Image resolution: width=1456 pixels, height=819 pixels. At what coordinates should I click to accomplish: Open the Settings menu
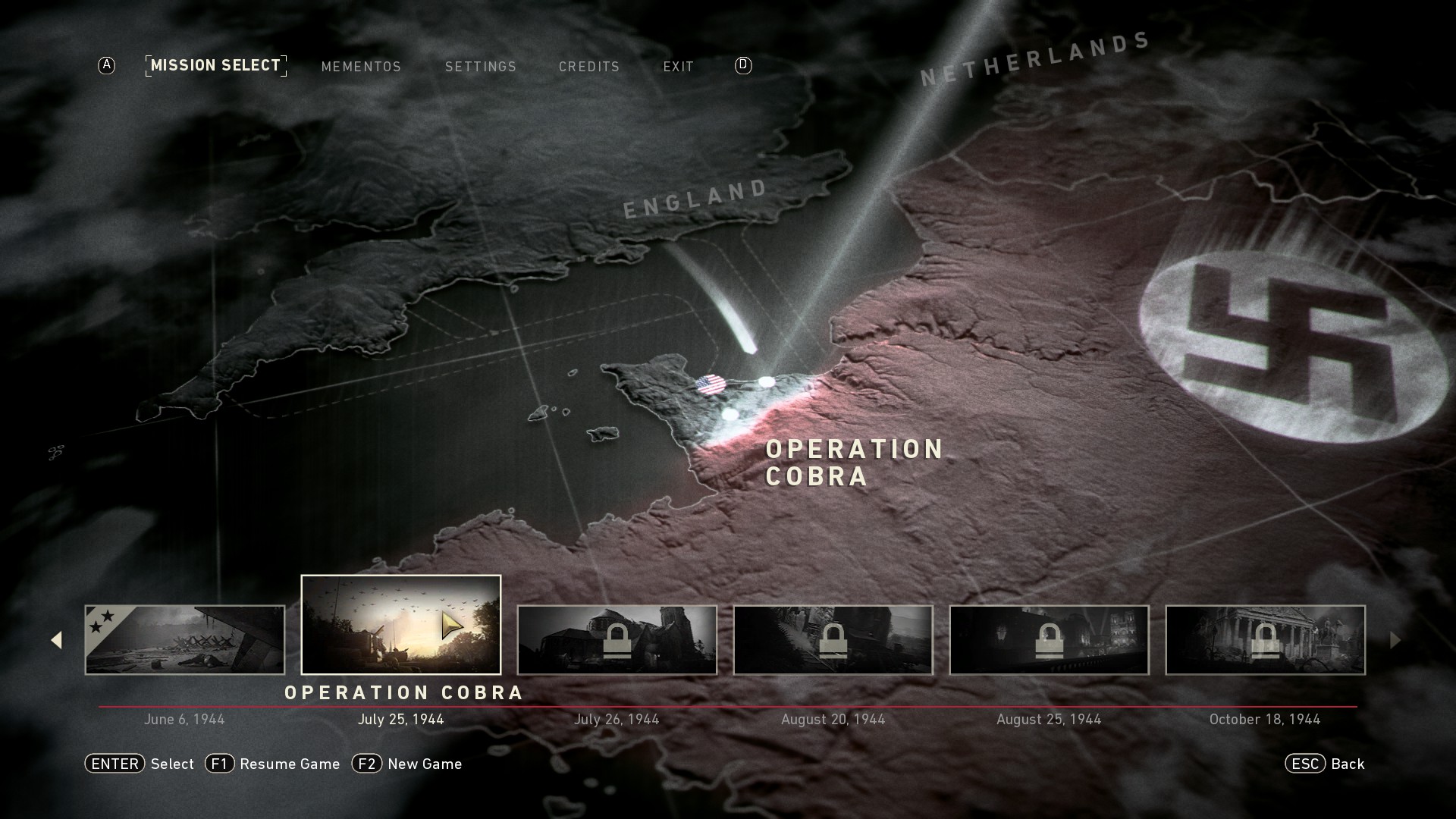[481, 67]
